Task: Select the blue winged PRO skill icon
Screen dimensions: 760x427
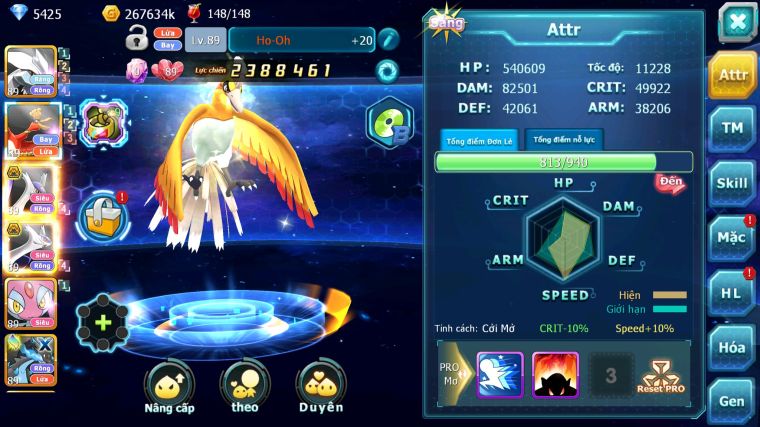Action: tap(500, 375)
